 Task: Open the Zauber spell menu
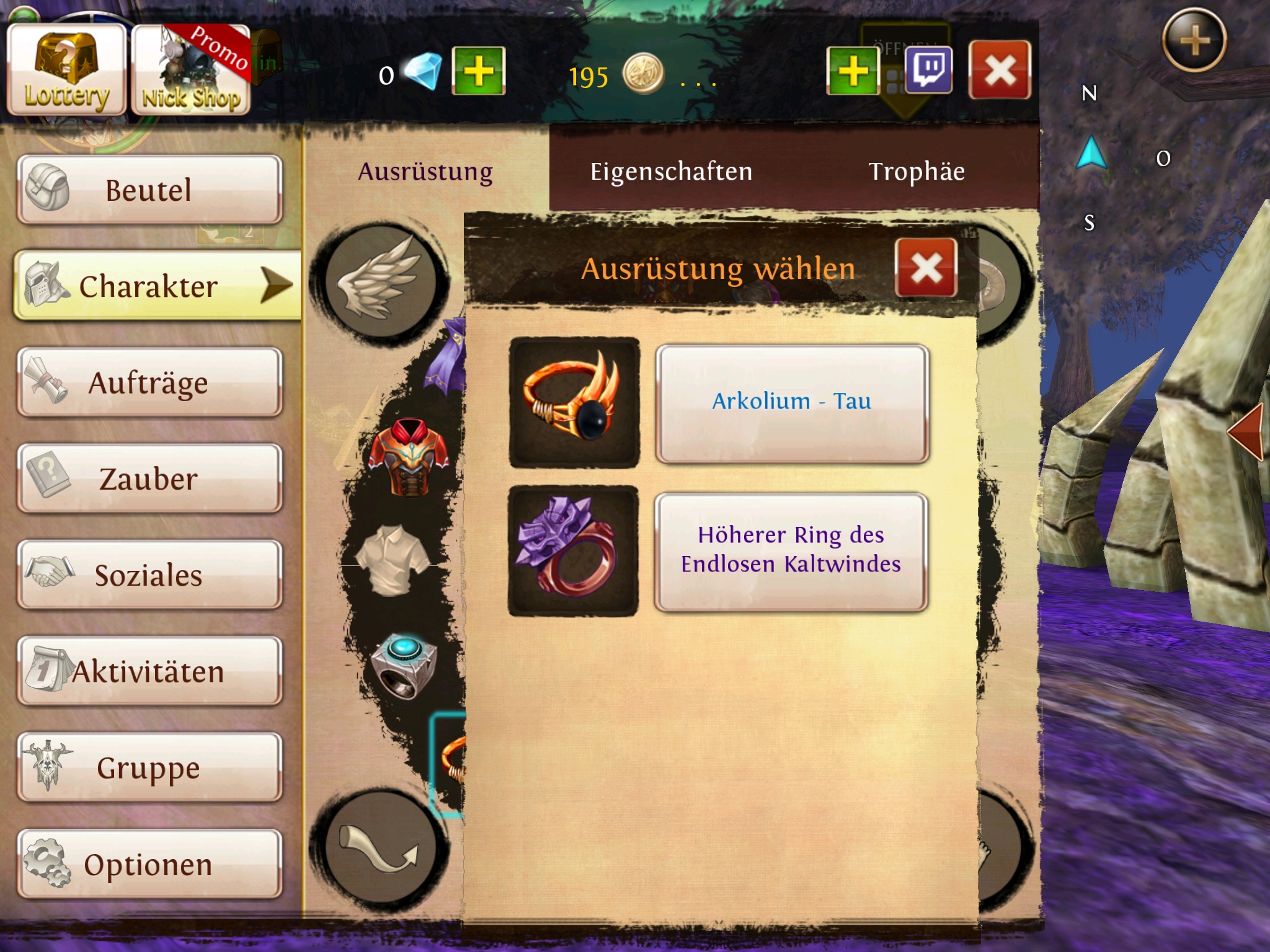149,478
